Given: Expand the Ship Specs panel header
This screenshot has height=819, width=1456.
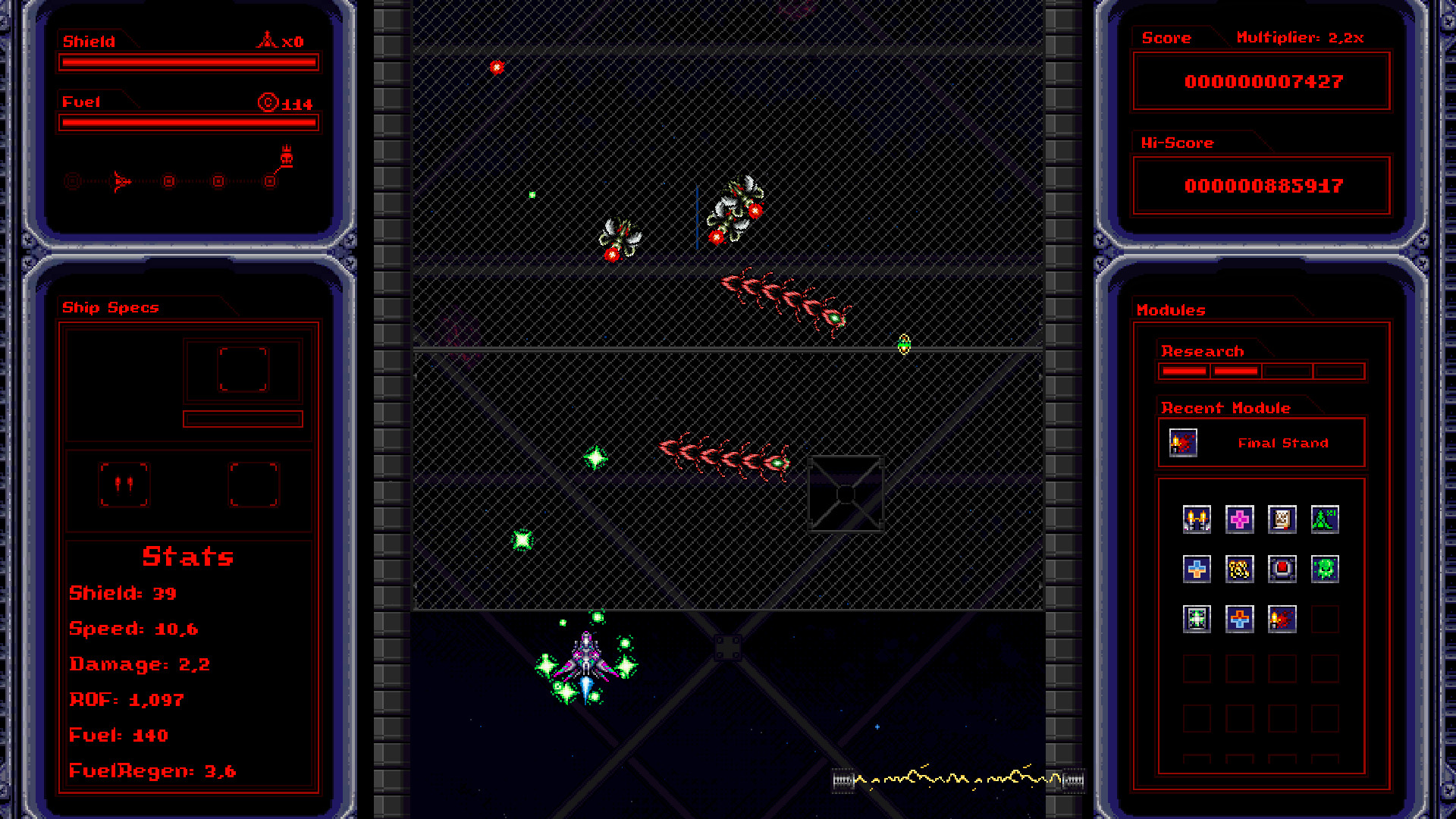Looking at the screenshot, I should (x=111, y=307).
